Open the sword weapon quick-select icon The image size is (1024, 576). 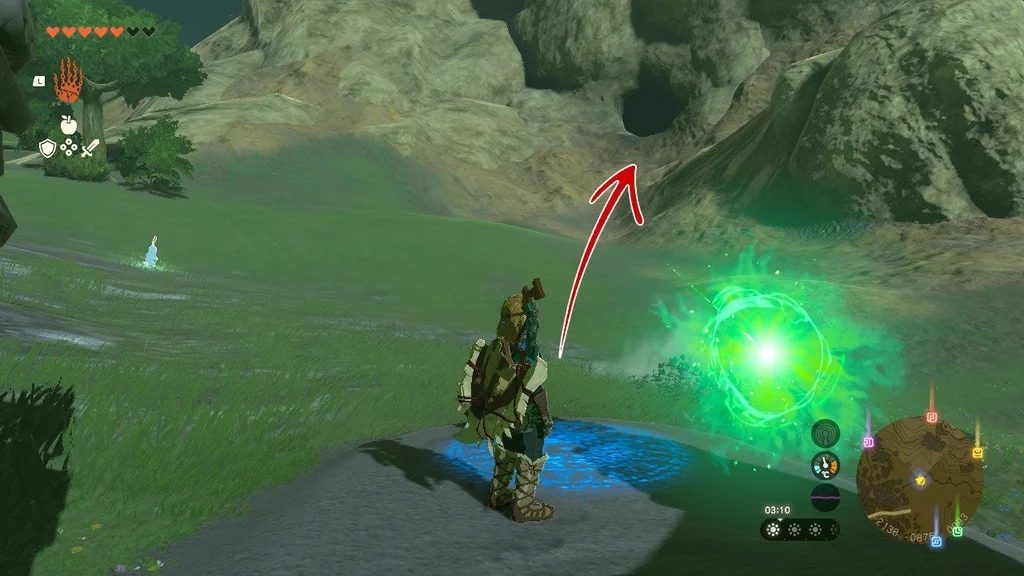91,149
